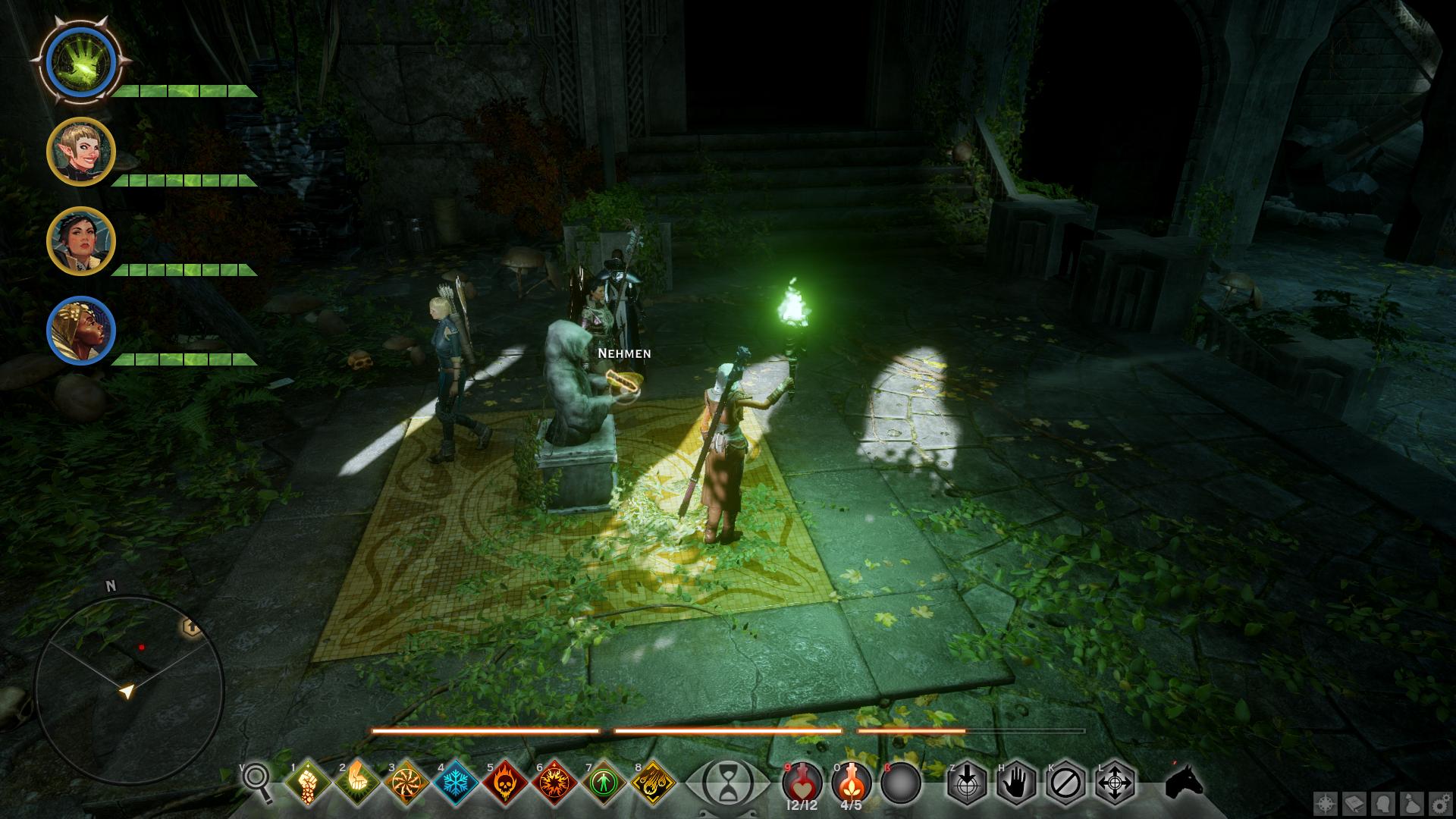This screenshot has width=1456, height=819.
Task: Drink the red heart health potion
Action: 802,781
